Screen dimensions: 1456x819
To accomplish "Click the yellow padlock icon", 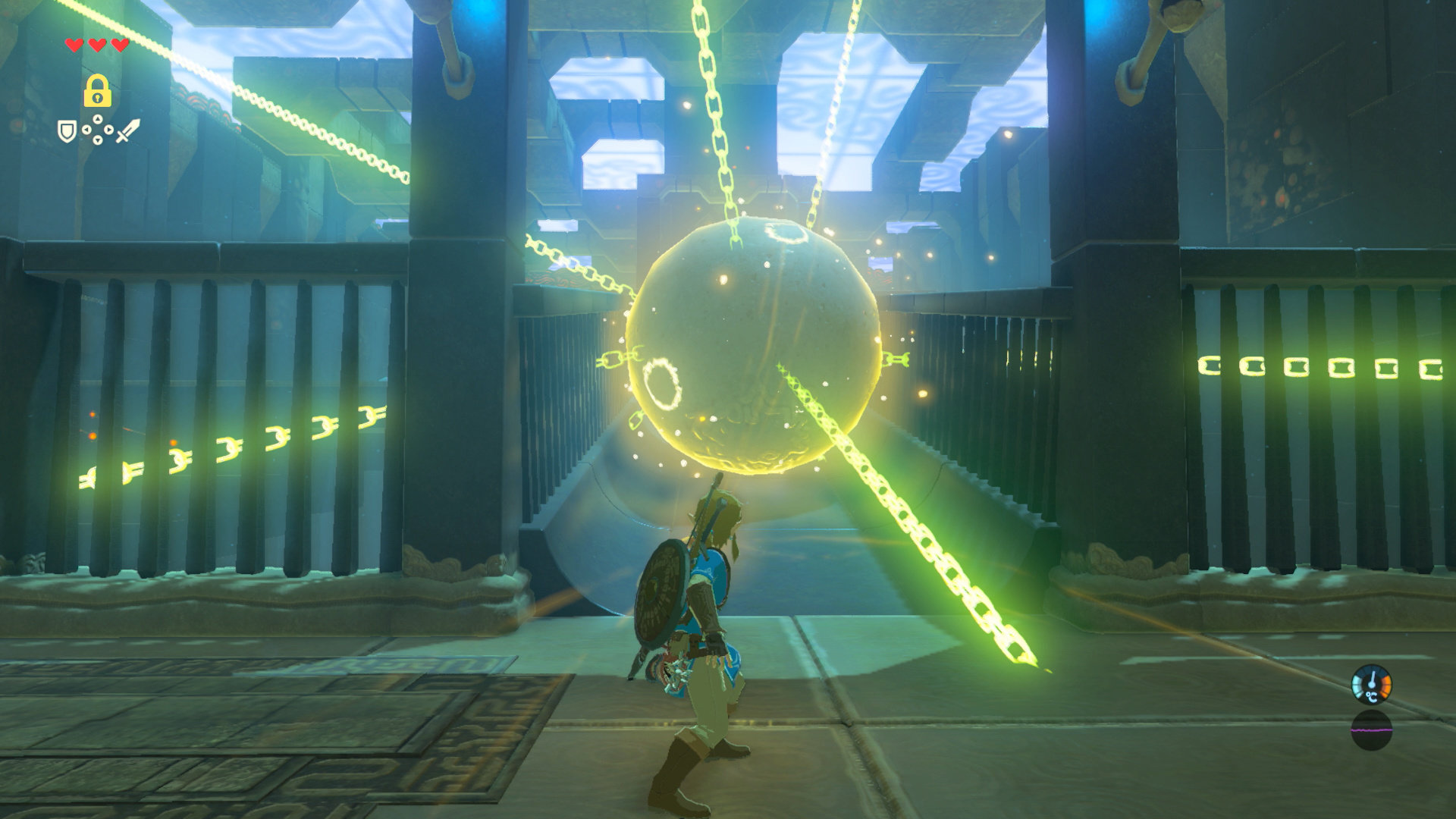I will coord(98,91).
